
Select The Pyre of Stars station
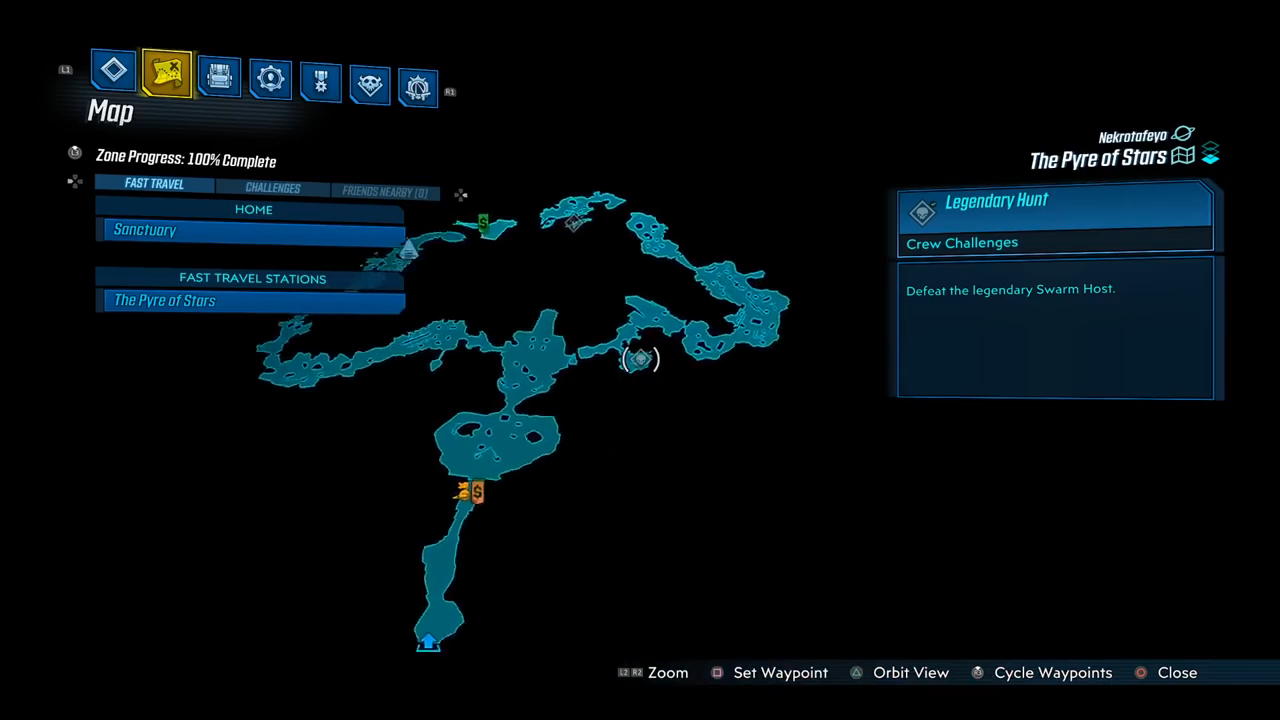254,301
